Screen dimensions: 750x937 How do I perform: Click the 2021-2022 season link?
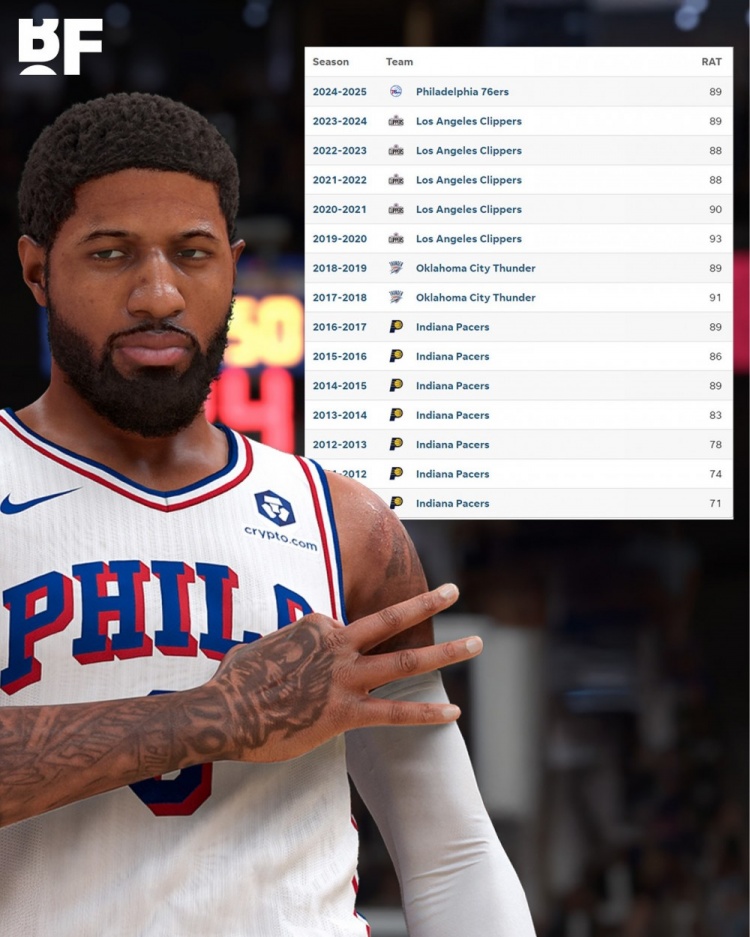(339, 180)
